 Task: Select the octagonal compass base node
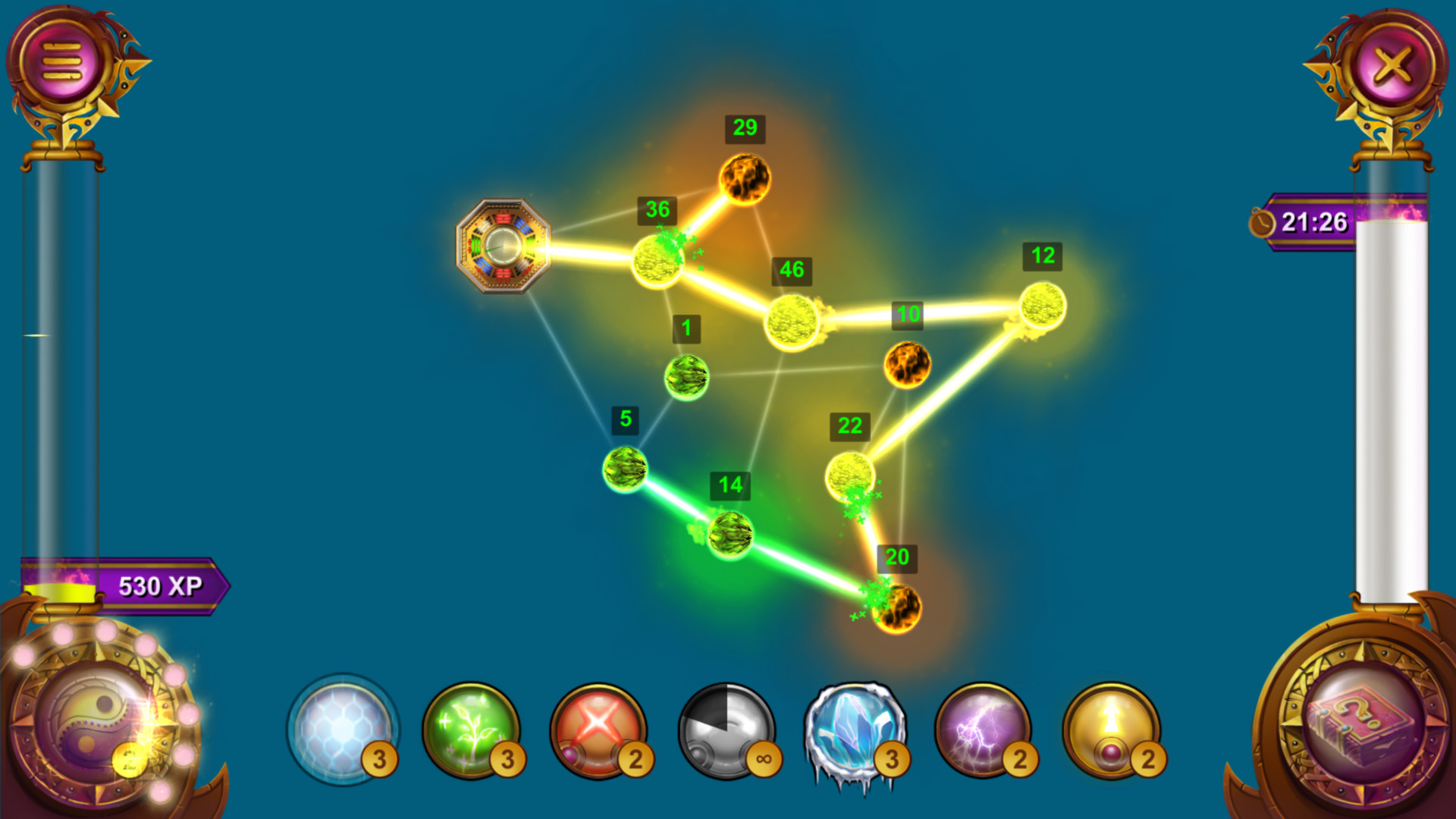pos(501,248)
